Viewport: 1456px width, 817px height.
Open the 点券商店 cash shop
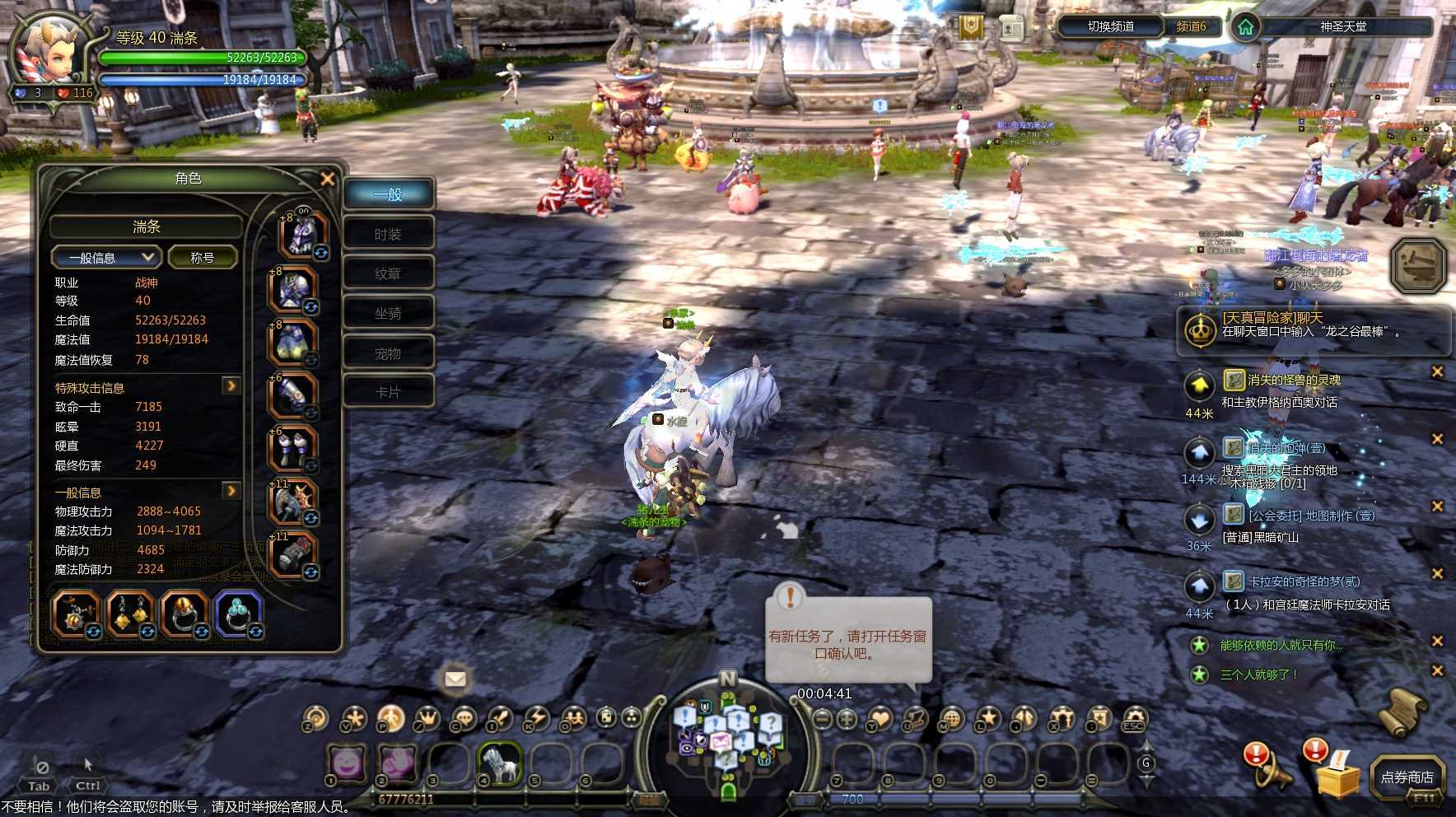tap(1407, 777)
